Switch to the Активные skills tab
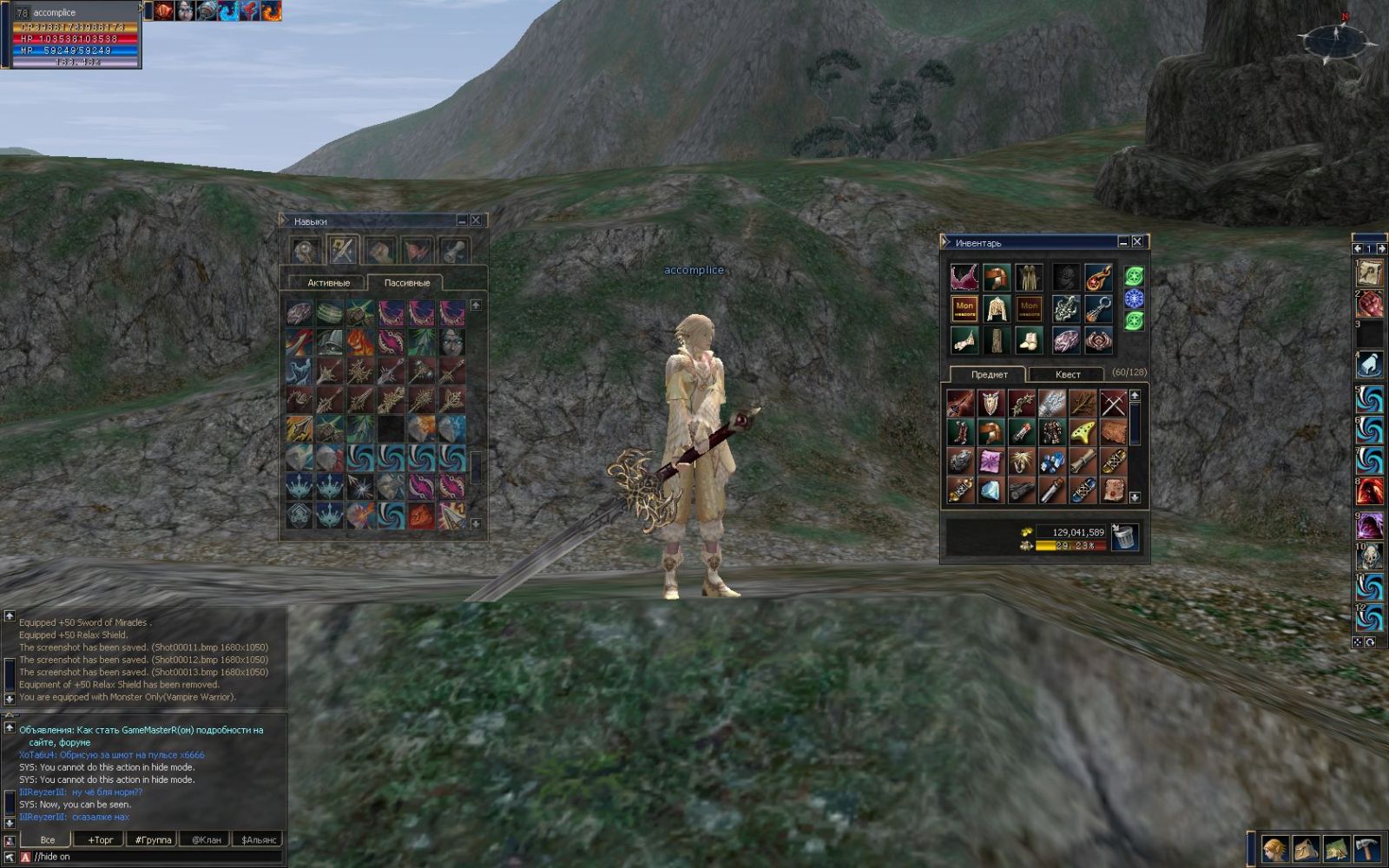 pyautogui.click(x=328, y=283)
